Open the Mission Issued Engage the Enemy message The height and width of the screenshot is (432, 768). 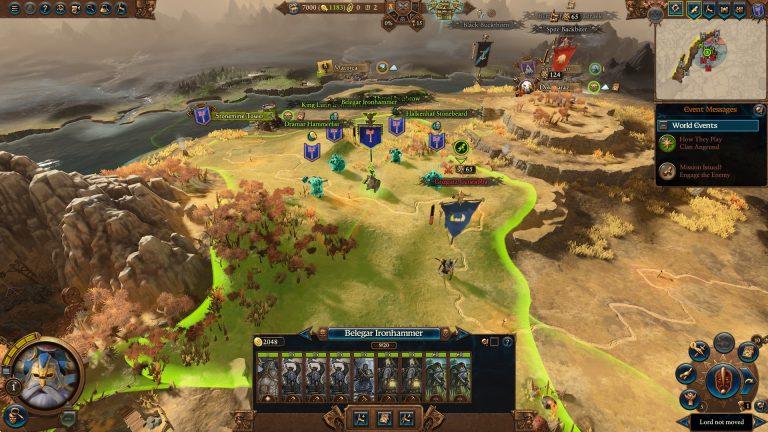710,172
